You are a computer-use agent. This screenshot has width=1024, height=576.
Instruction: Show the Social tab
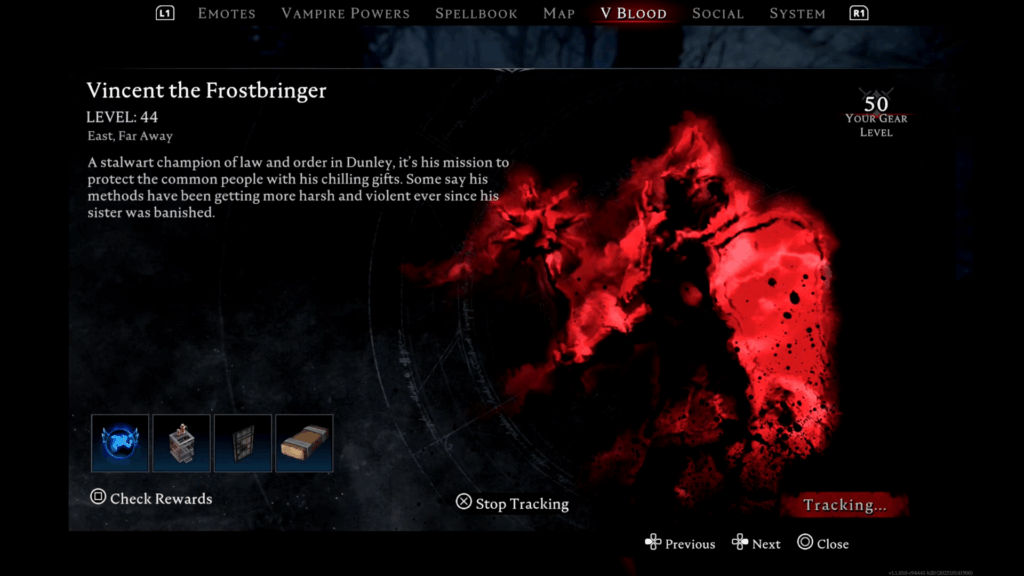click(x=717, y=14)
